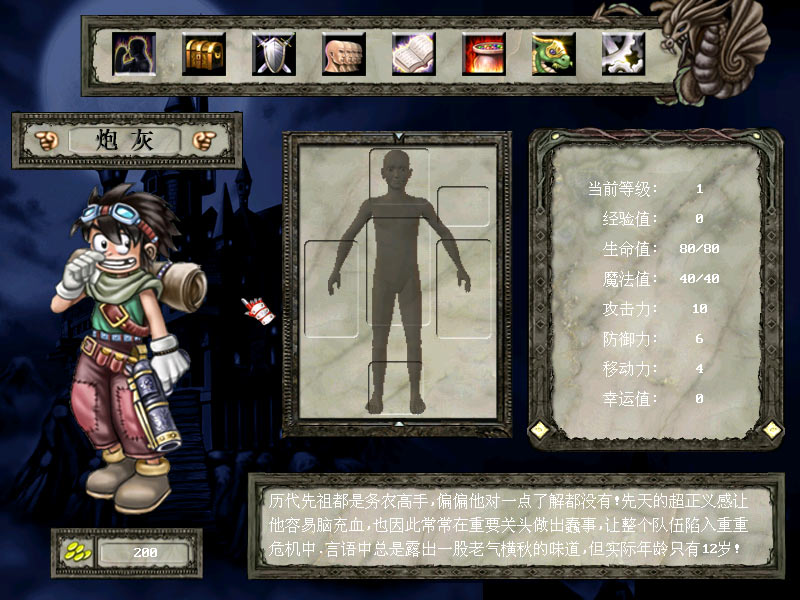Open the treasure chest inventory

pos(204,54)
